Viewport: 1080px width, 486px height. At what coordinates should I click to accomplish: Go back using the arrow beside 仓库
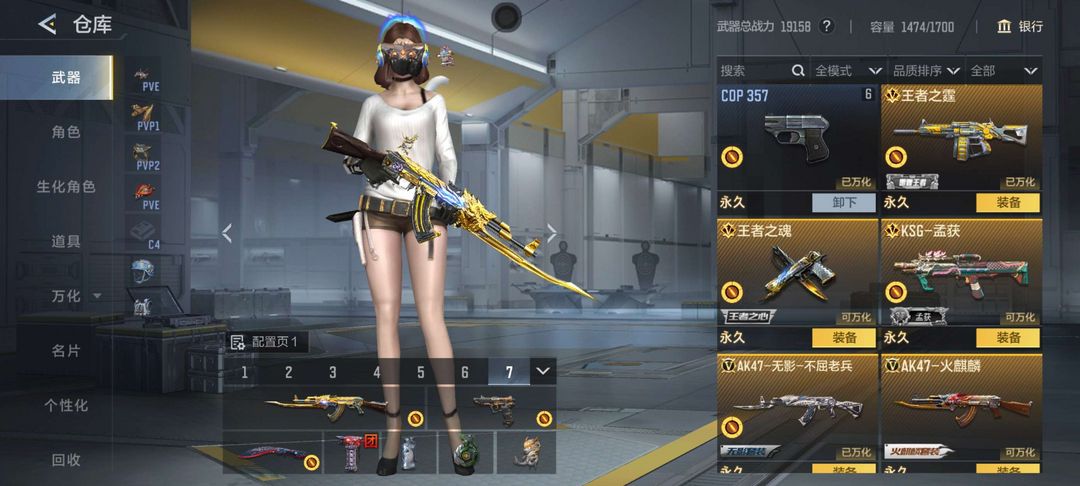[47, 25]
